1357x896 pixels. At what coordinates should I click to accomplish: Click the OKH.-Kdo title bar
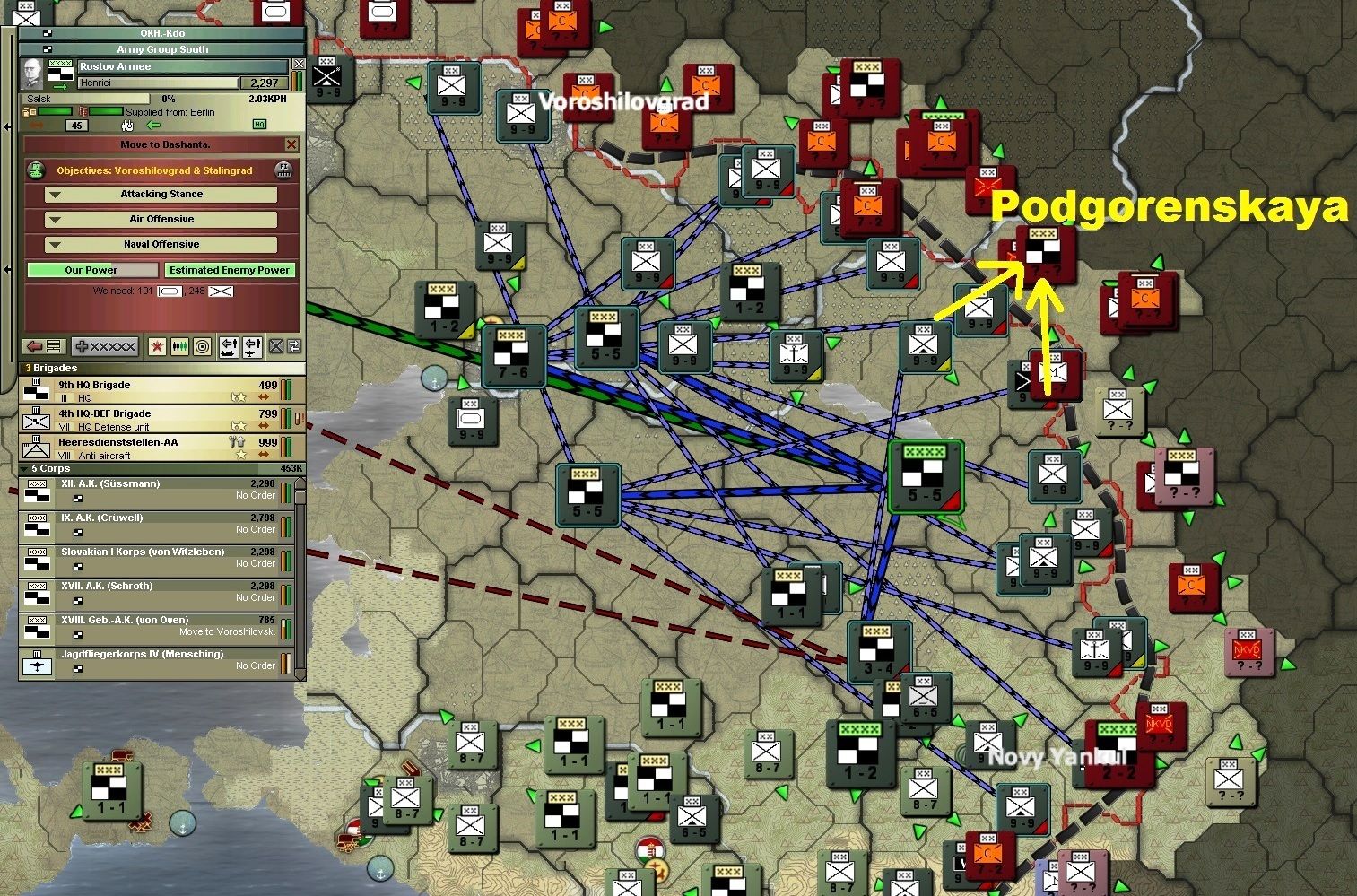pos(161,33)
